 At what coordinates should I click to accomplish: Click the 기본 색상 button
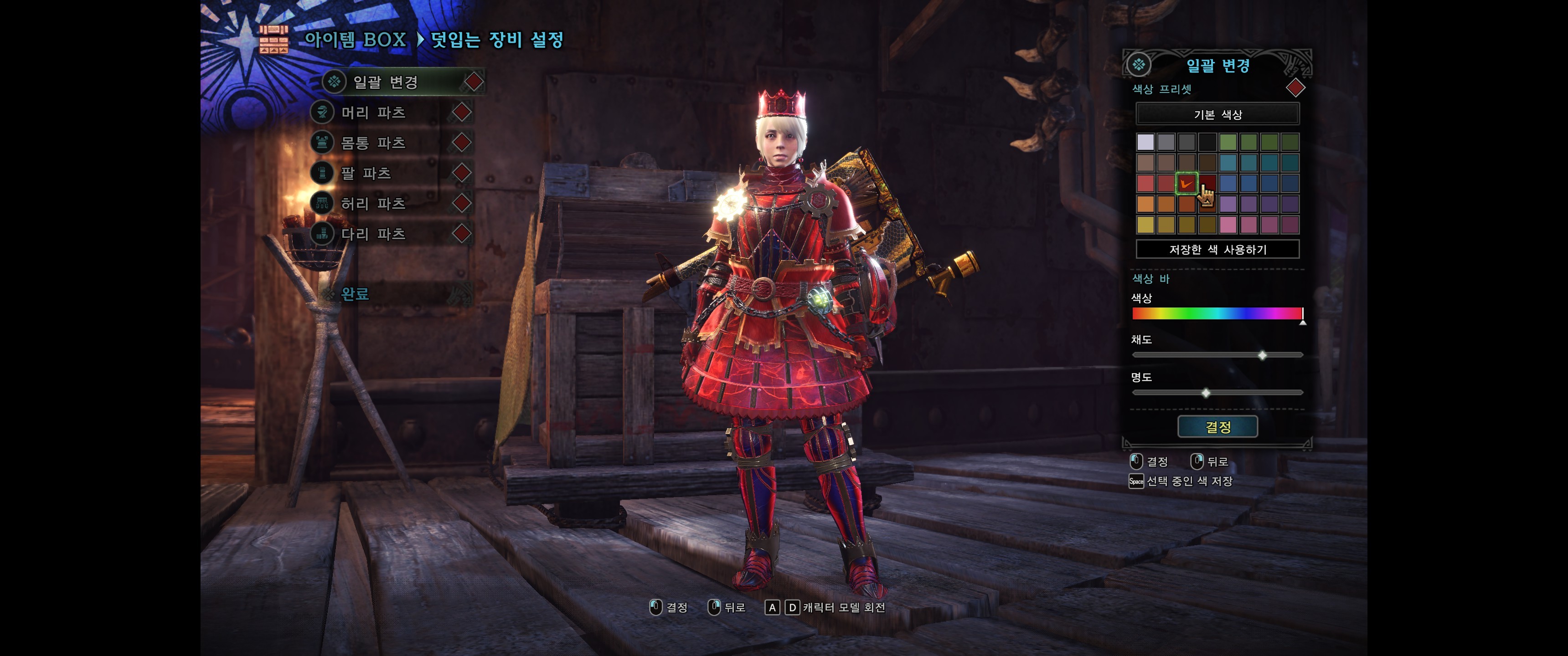(1217, 114)
